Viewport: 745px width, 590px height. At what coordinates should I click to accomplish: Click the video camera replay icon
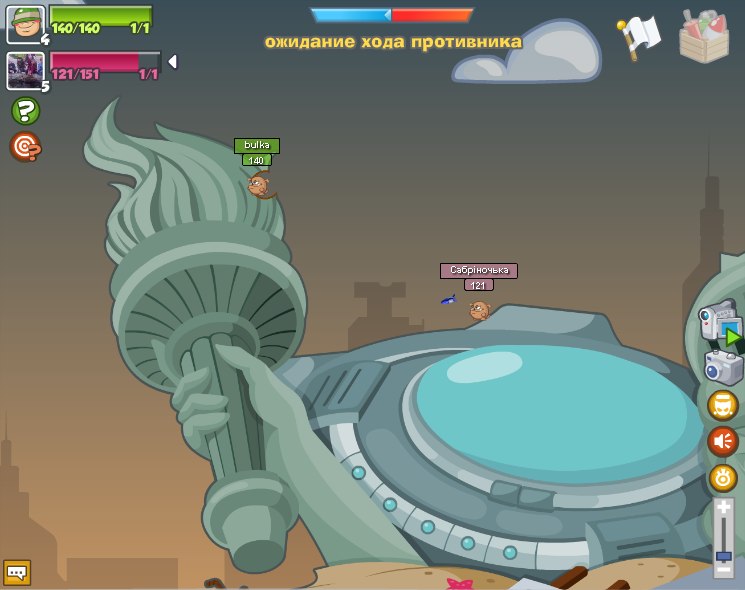pos(718,325)
